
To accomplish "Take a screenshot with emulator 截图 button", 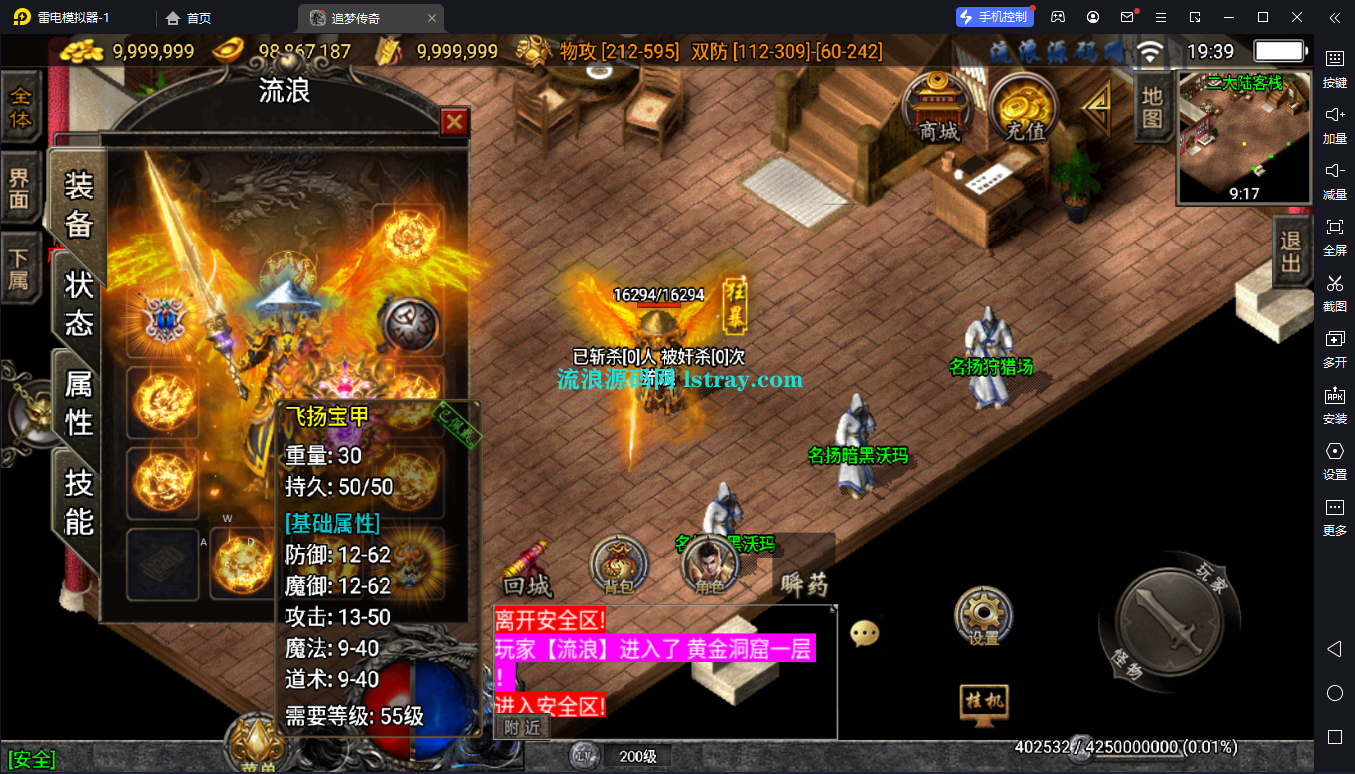I will 1334,291.
